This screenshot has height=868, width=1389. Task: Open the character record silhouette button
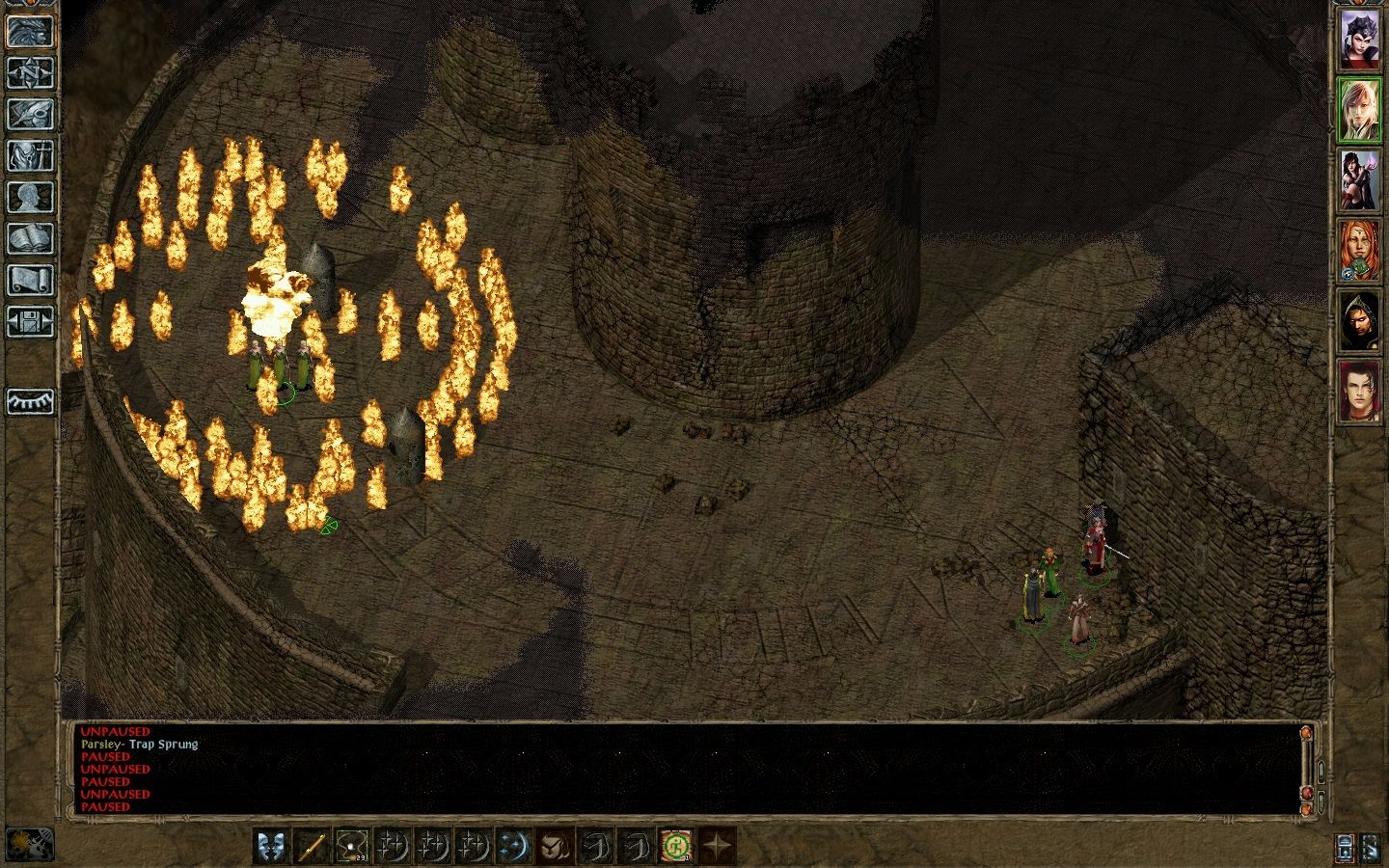click(30, 197)
